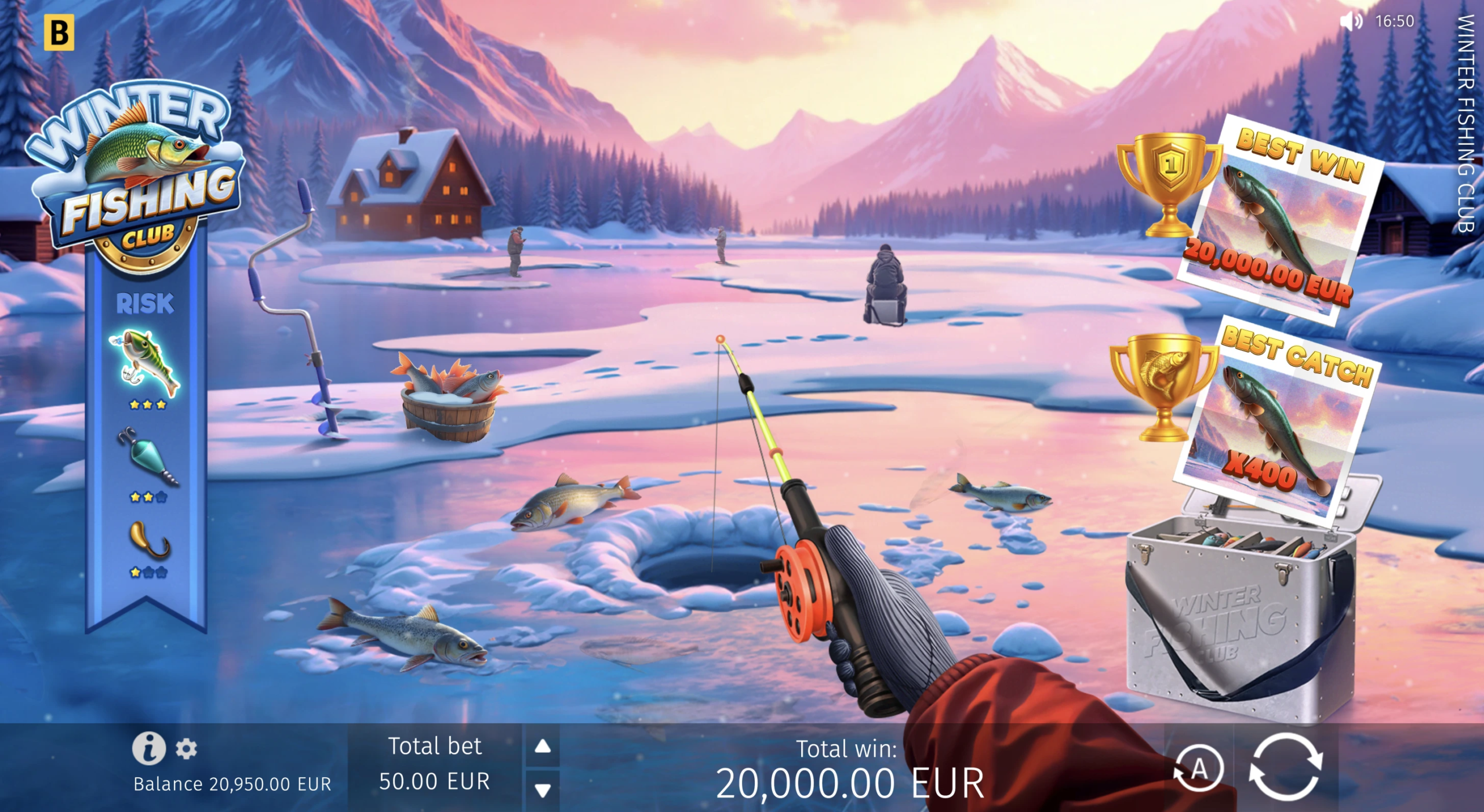This screenshot has width=1484, height=812.
Task: Start a cast with the spin button
Action: (1286, 769)
